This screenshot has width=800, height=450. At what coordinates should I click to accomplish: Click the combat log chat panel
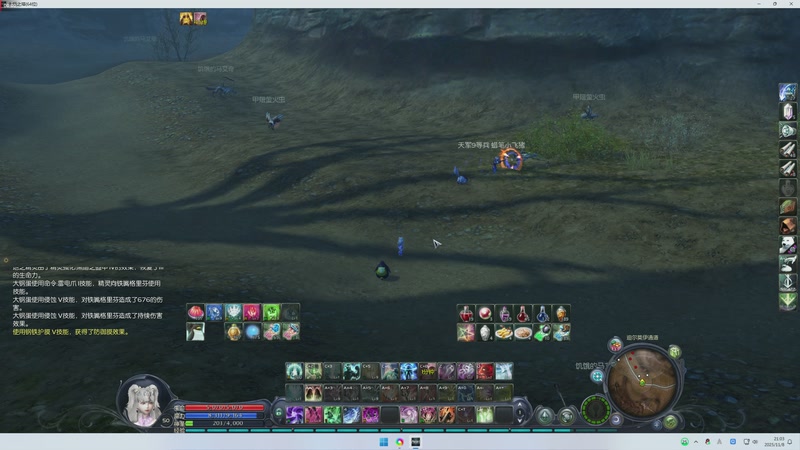point(85,300)
